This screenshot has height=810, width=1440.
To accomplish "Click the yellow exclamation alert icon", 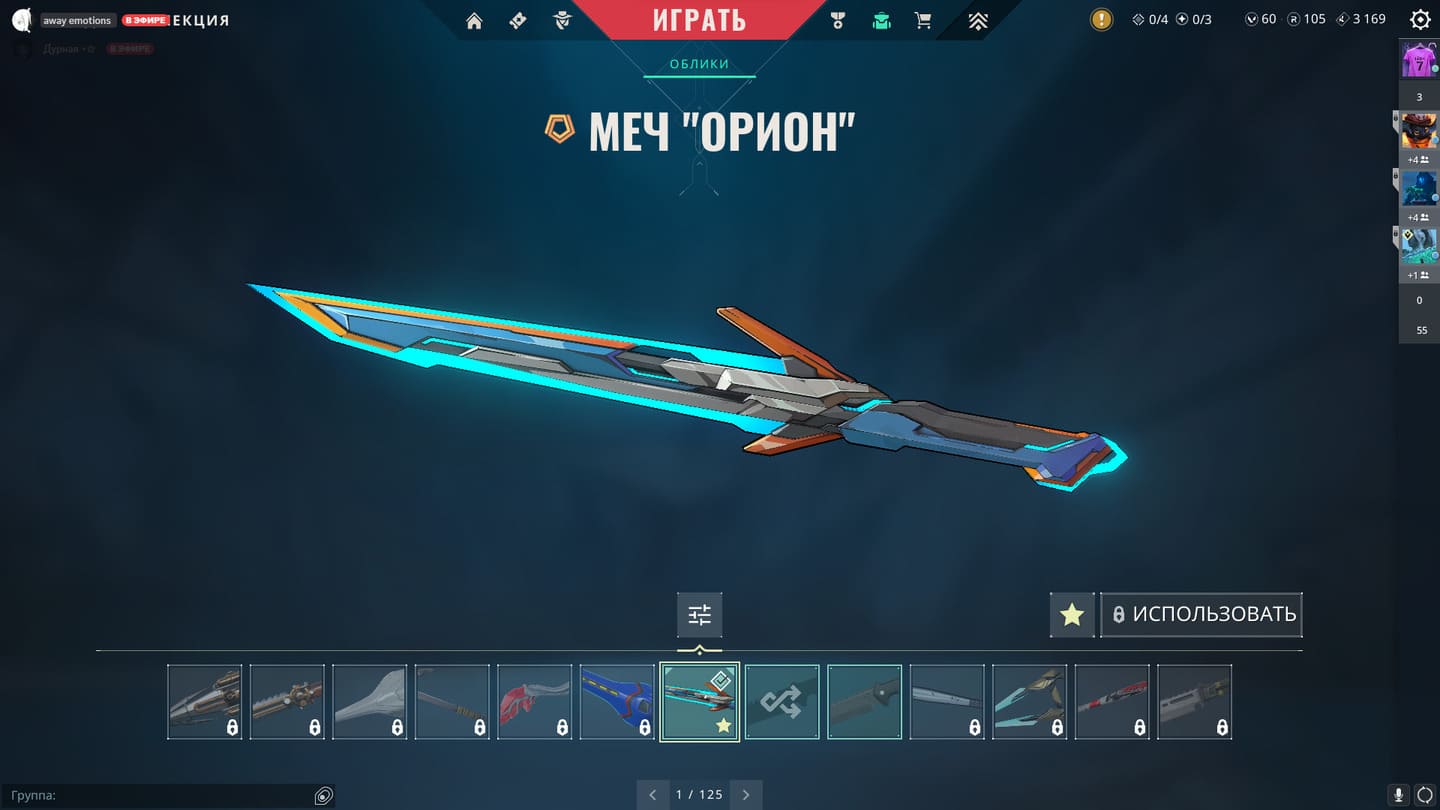I will tap(1101, 19).
